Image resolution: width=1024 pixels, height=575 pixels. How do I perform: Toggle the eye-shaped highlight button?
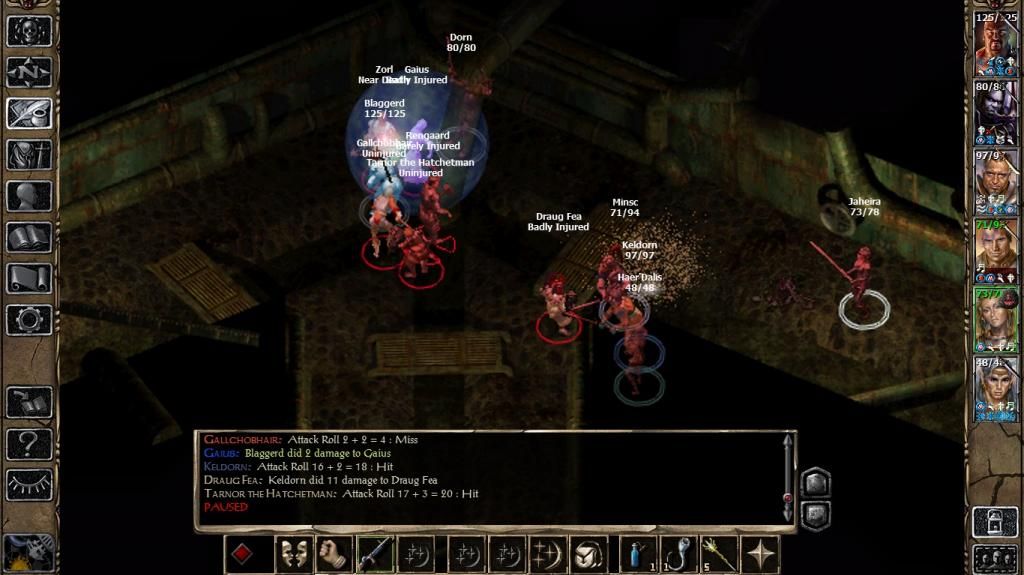[29, 485]
